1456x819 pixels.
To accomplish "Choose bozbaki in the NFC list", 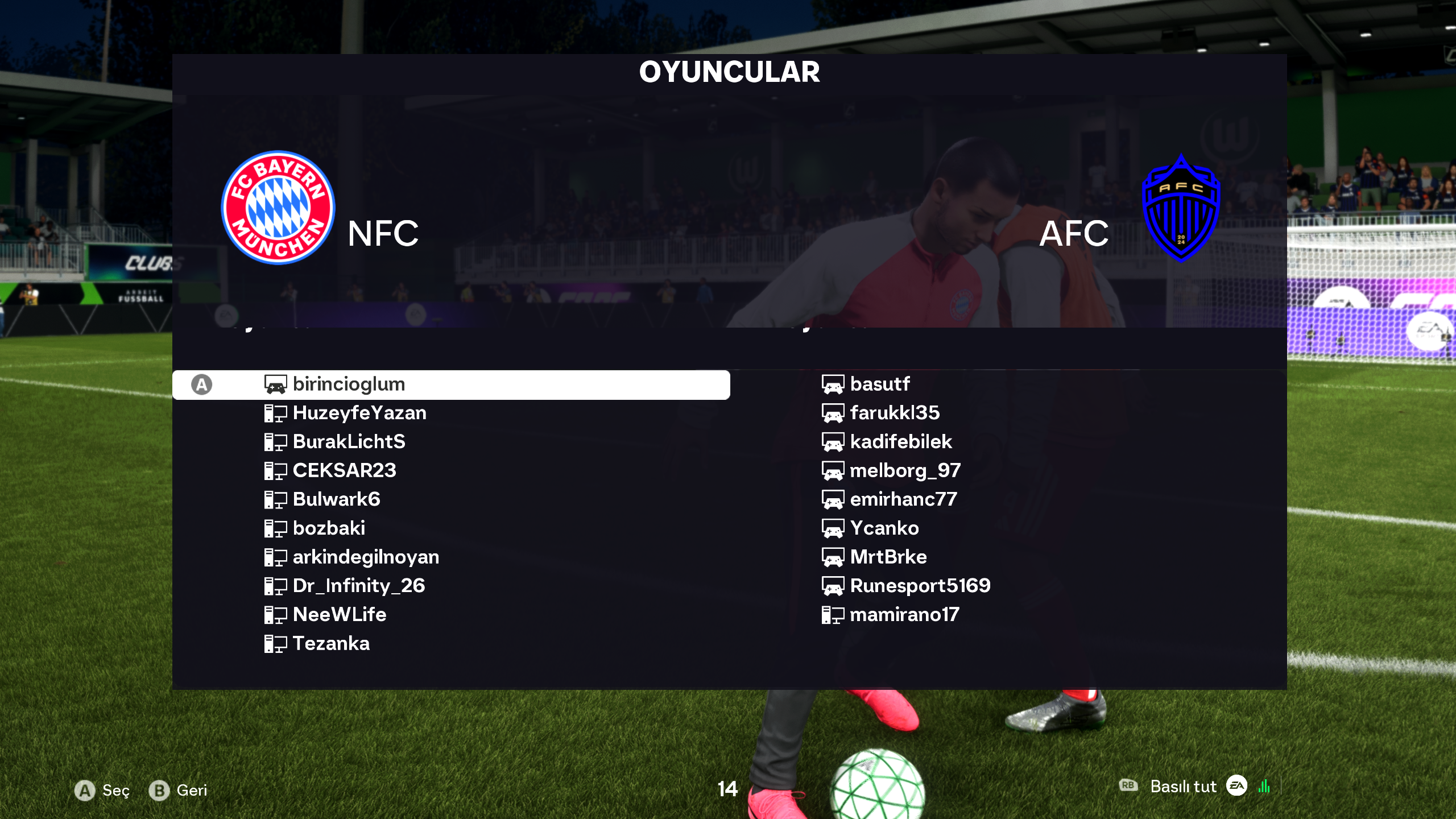I will coord(329,528).
